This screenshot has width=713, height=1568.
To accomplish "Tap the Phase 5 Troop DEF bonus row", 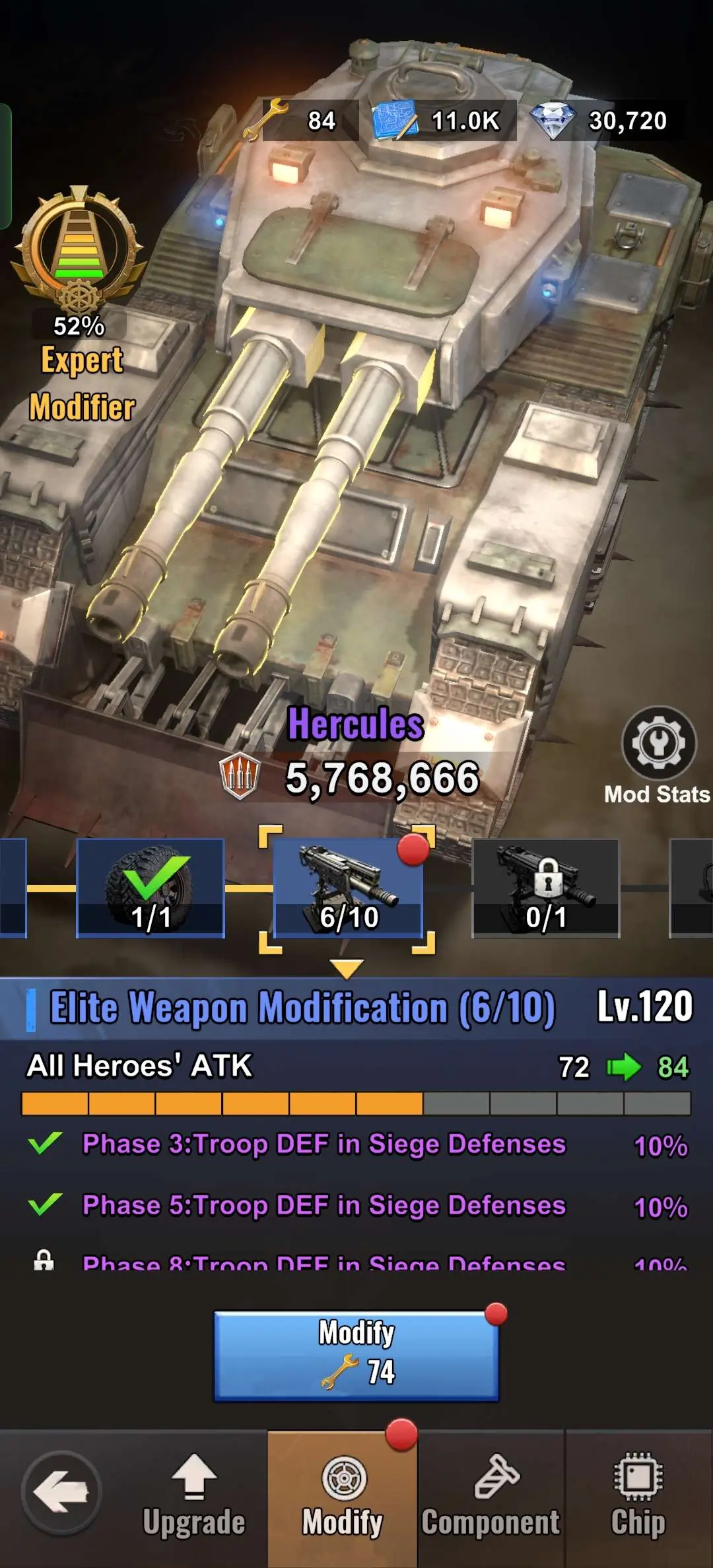I will tap(356, 1206).
